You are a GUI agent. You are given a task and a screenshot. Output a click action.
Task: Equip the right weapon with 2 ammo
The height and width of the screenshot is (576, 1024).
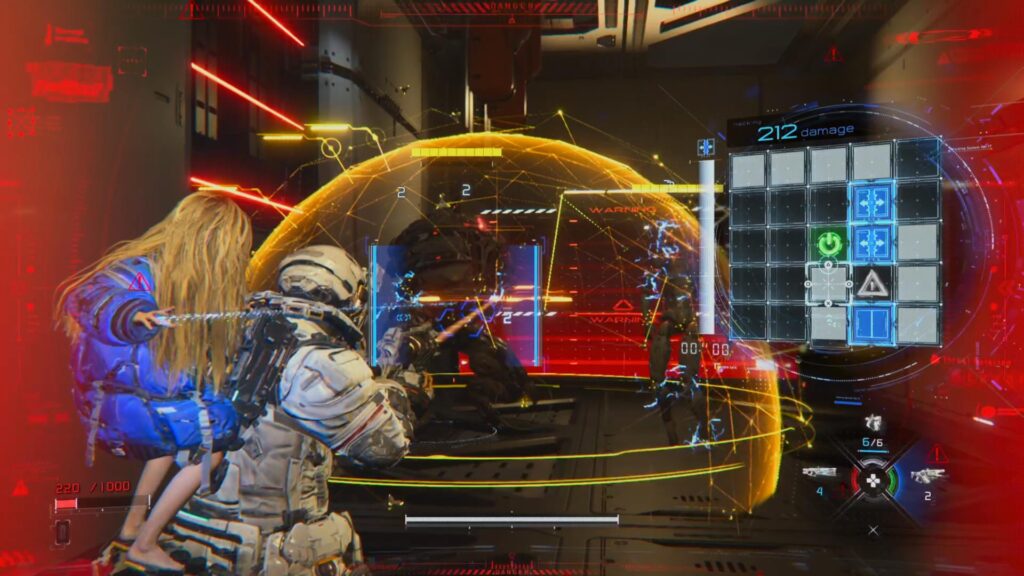point(927,476)
